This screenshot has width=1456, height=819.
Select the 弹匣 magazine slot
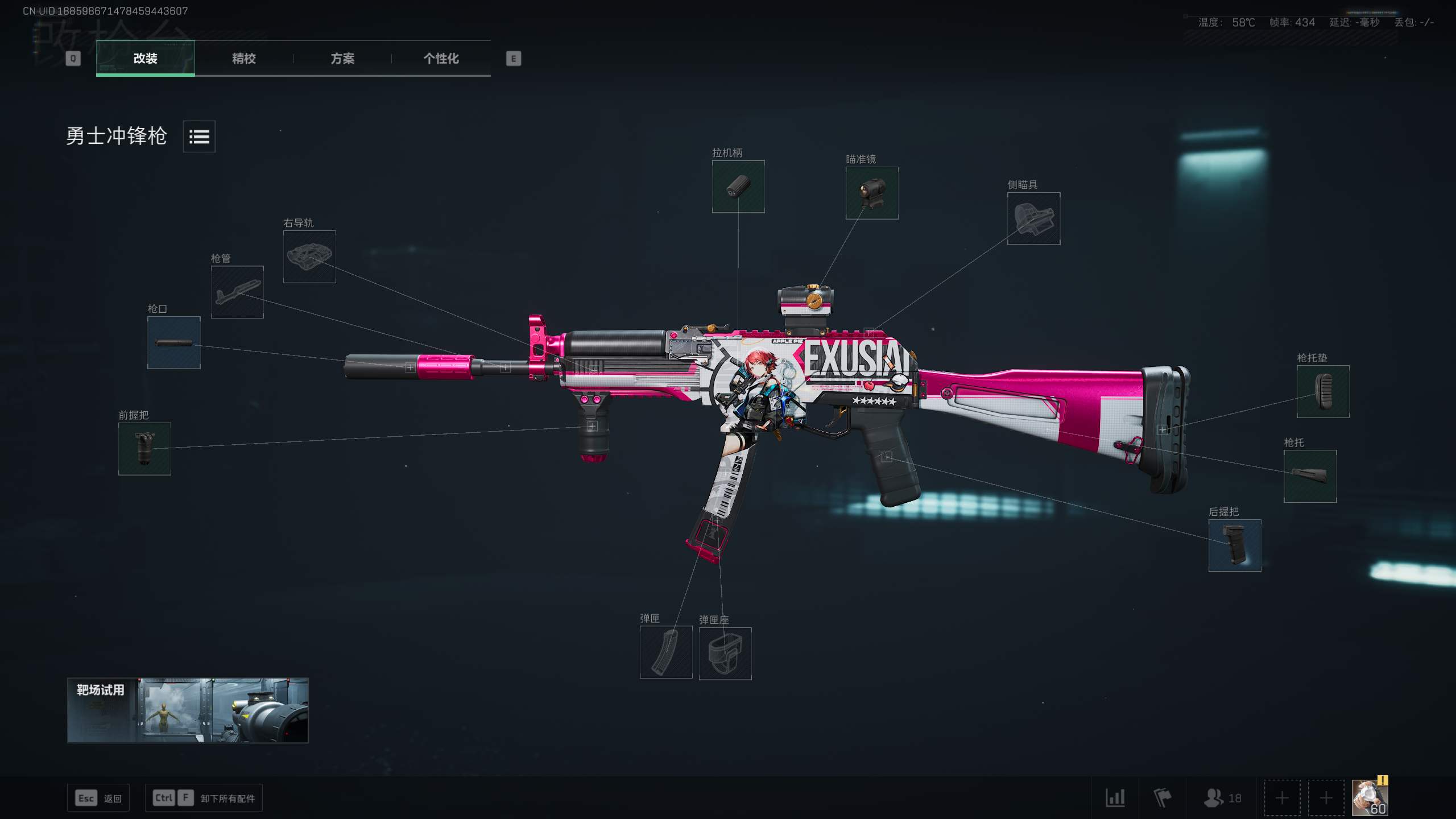tap(666, 652)
